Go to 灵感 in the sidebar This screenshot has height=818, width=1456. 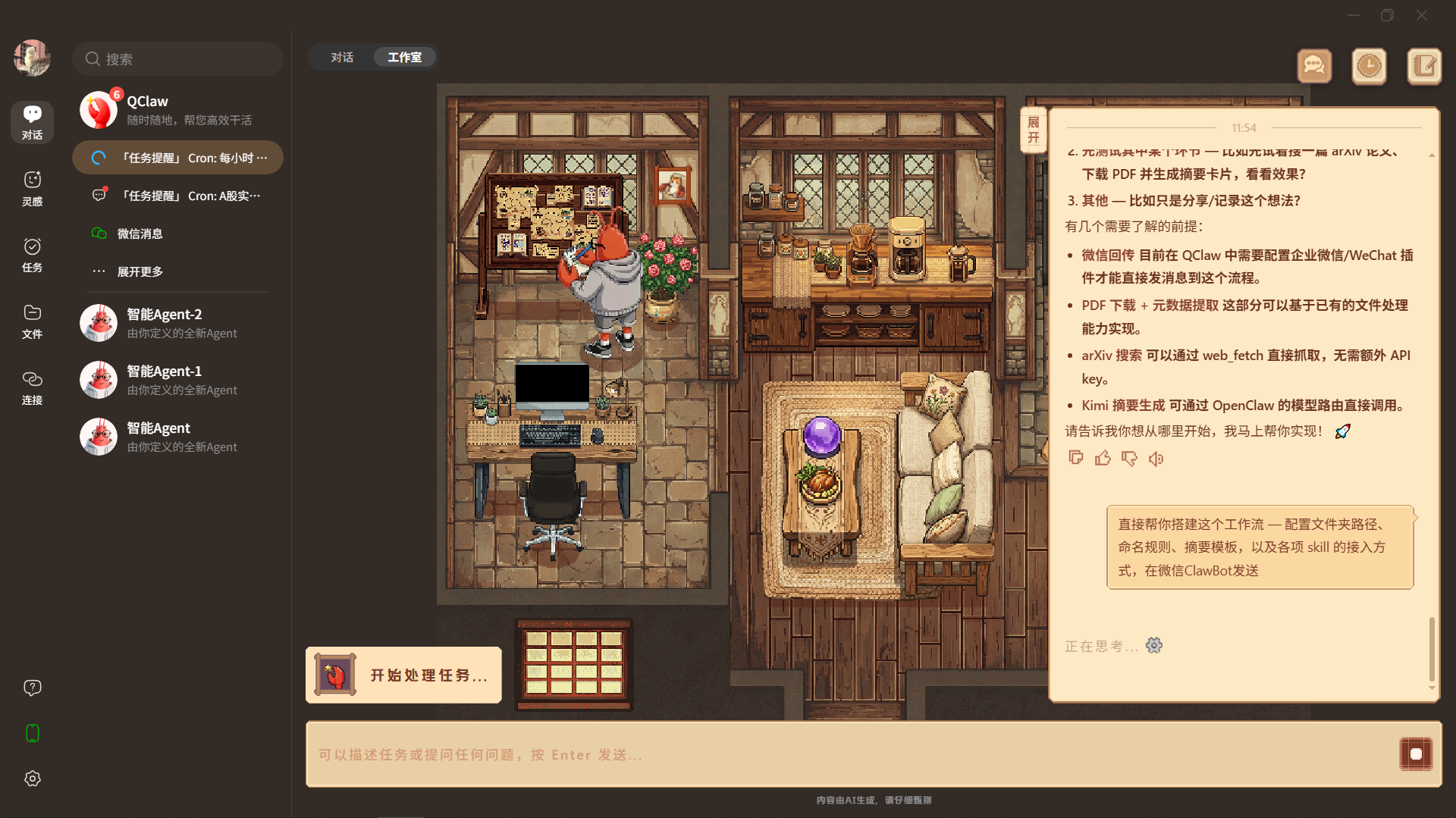(x=32, y=187)
